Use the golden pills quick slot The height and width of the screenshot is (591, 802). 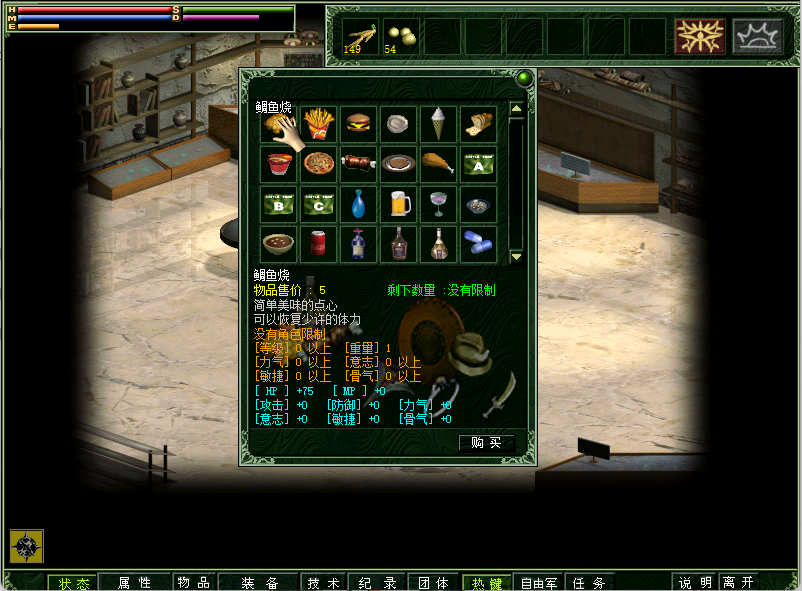coord(400,36)
